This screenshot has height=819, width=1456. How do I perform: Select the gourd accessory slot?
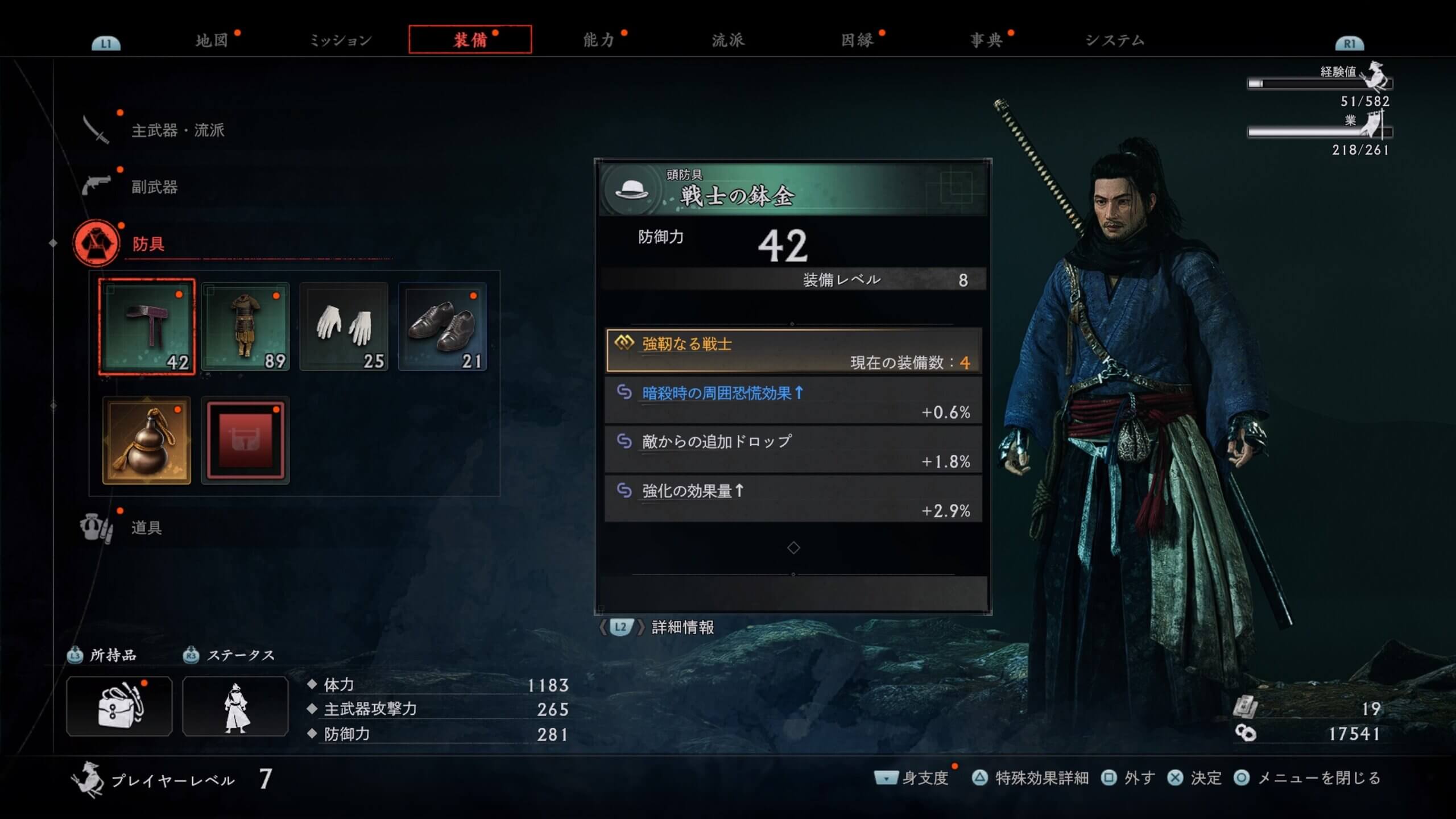[147, 441]
